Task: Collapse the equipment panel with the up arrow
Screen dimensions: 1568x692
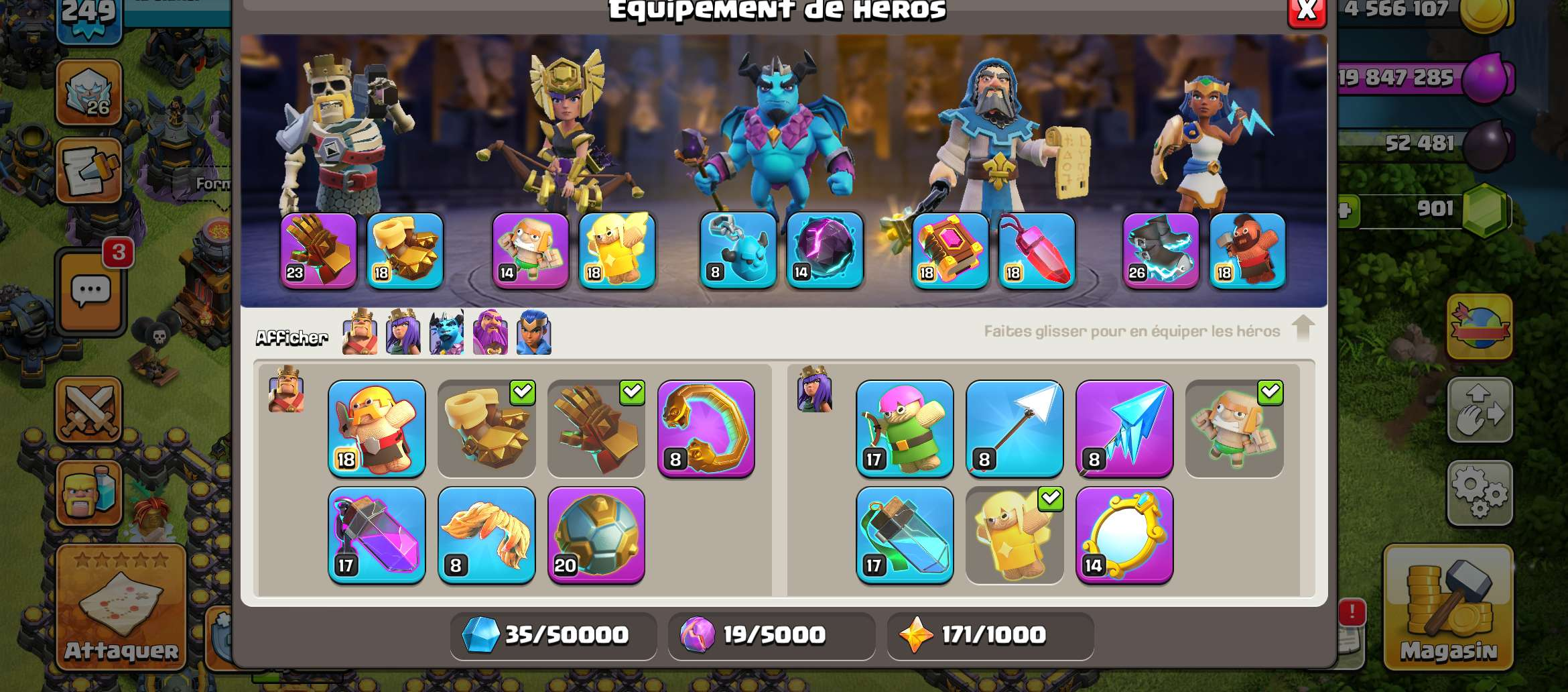Action: [1303, 331]
